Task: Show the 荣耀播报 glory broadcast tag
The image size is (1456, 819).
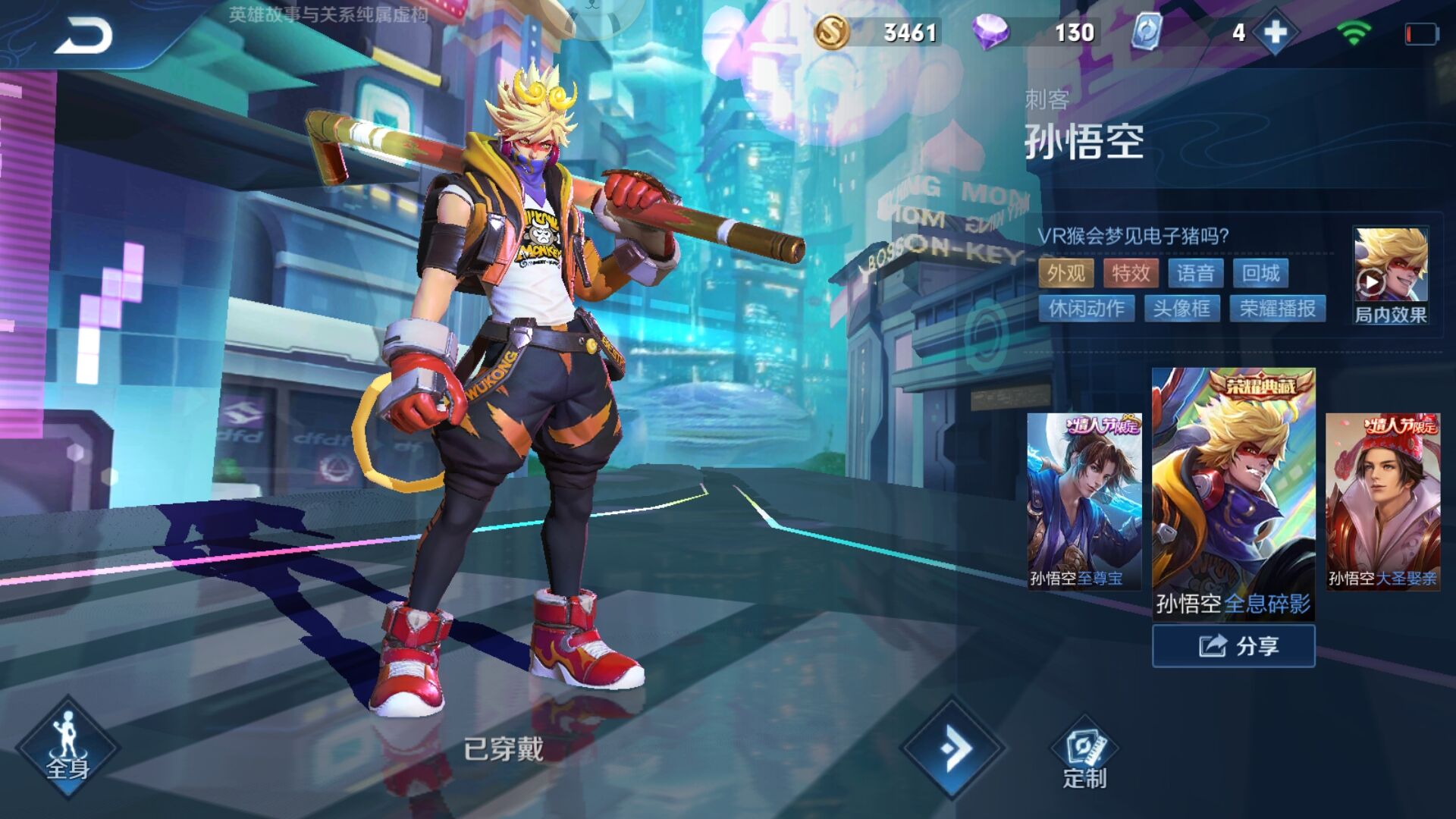Action: [1277, 309]
